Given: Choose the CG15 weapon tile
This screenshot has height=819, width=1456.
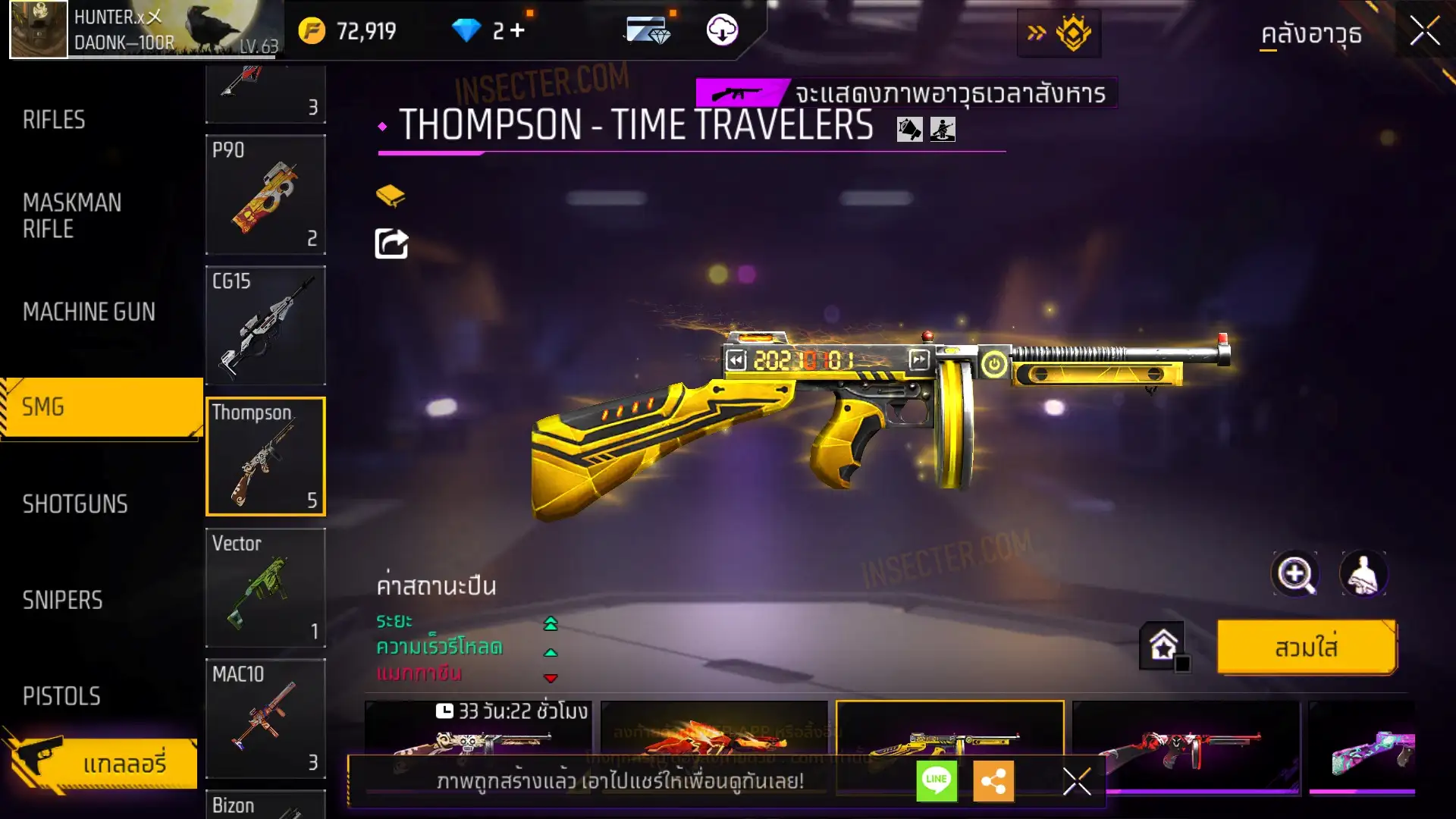Looking at the screenshot, I should pyautogui.click(x=265, y=326).
